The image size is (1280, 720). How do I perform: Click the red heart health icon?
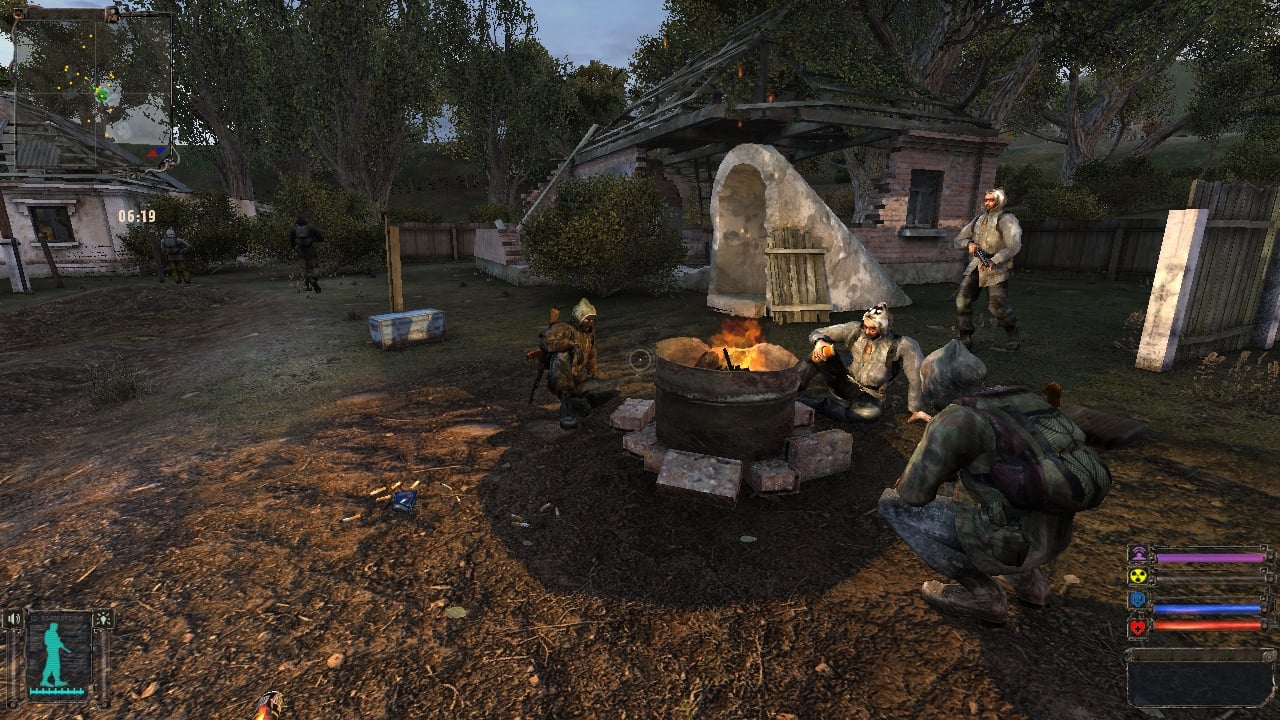point(1138,626)
